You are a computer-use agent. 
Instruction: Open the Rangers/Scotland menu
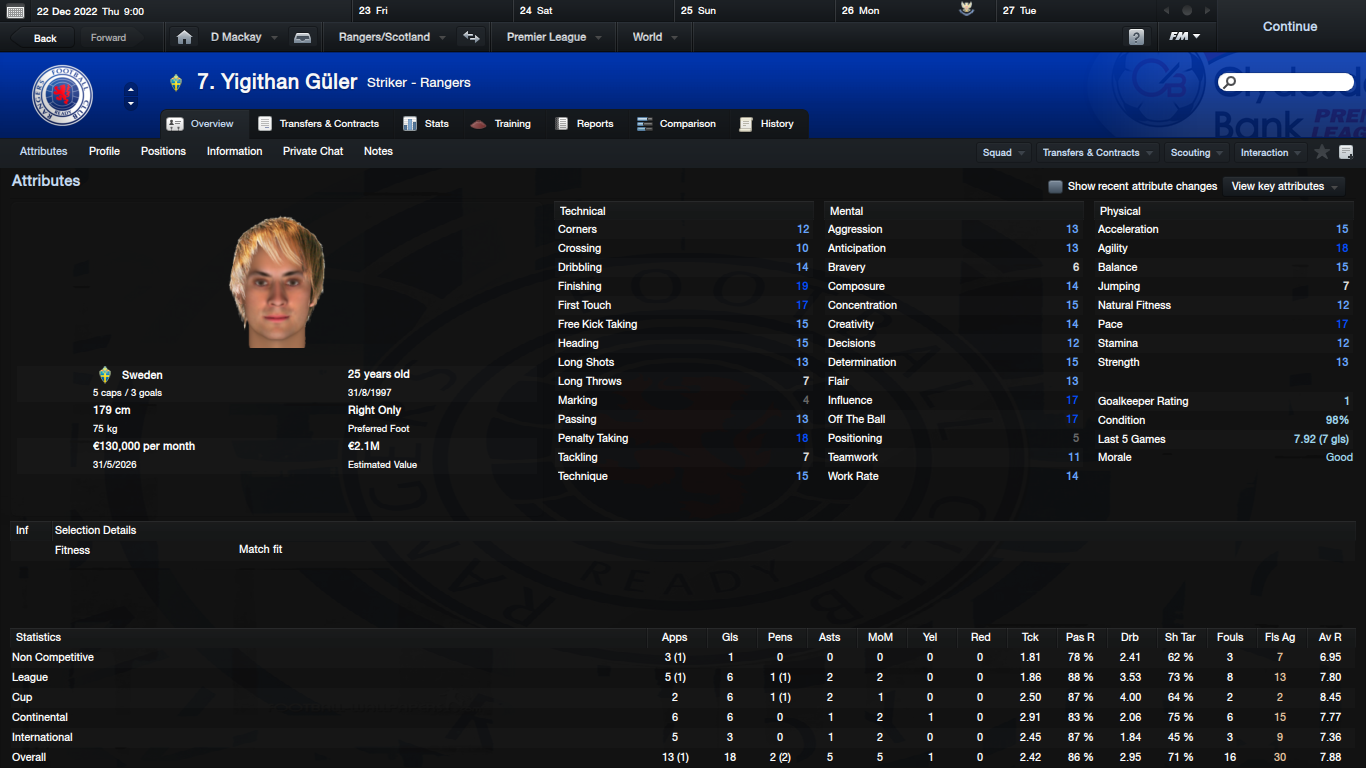coord(385,37)
